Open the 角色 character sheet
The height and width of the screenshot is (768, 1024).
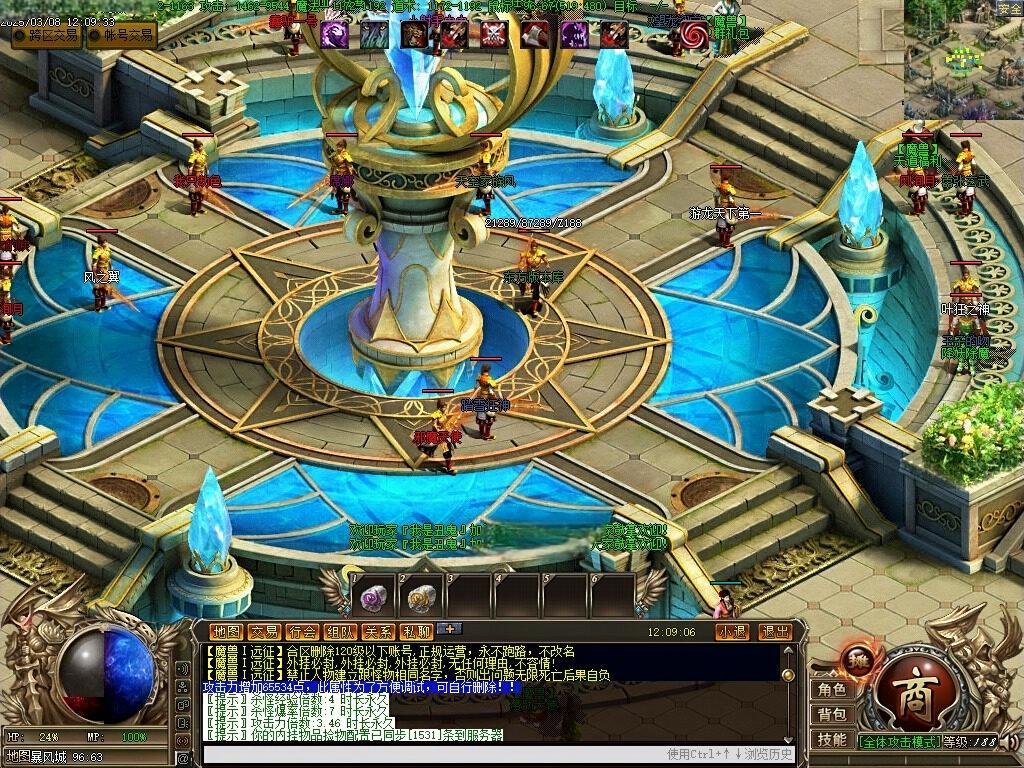832,690
